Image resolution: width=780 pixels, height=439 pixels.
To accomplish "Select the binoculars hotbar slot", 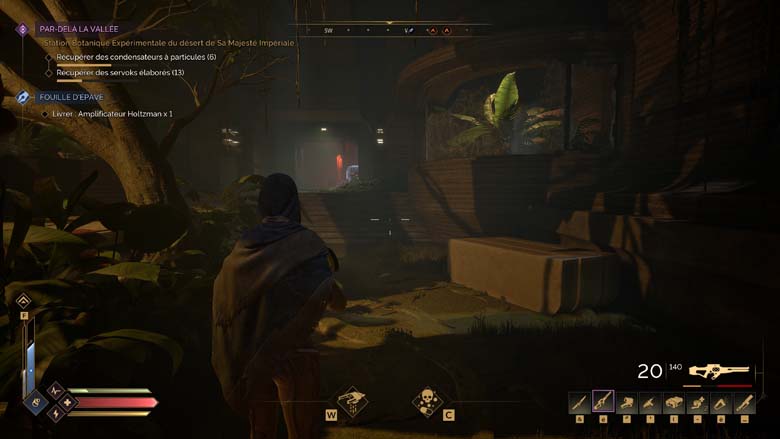I will (675, 403).
